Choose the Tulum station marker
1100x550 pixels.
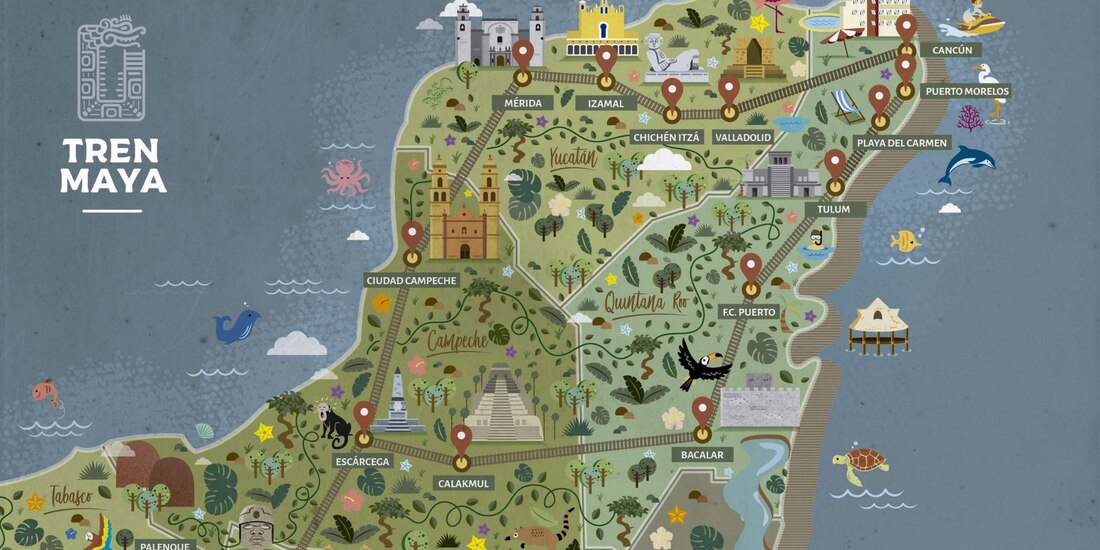click(x=835, y=163)
